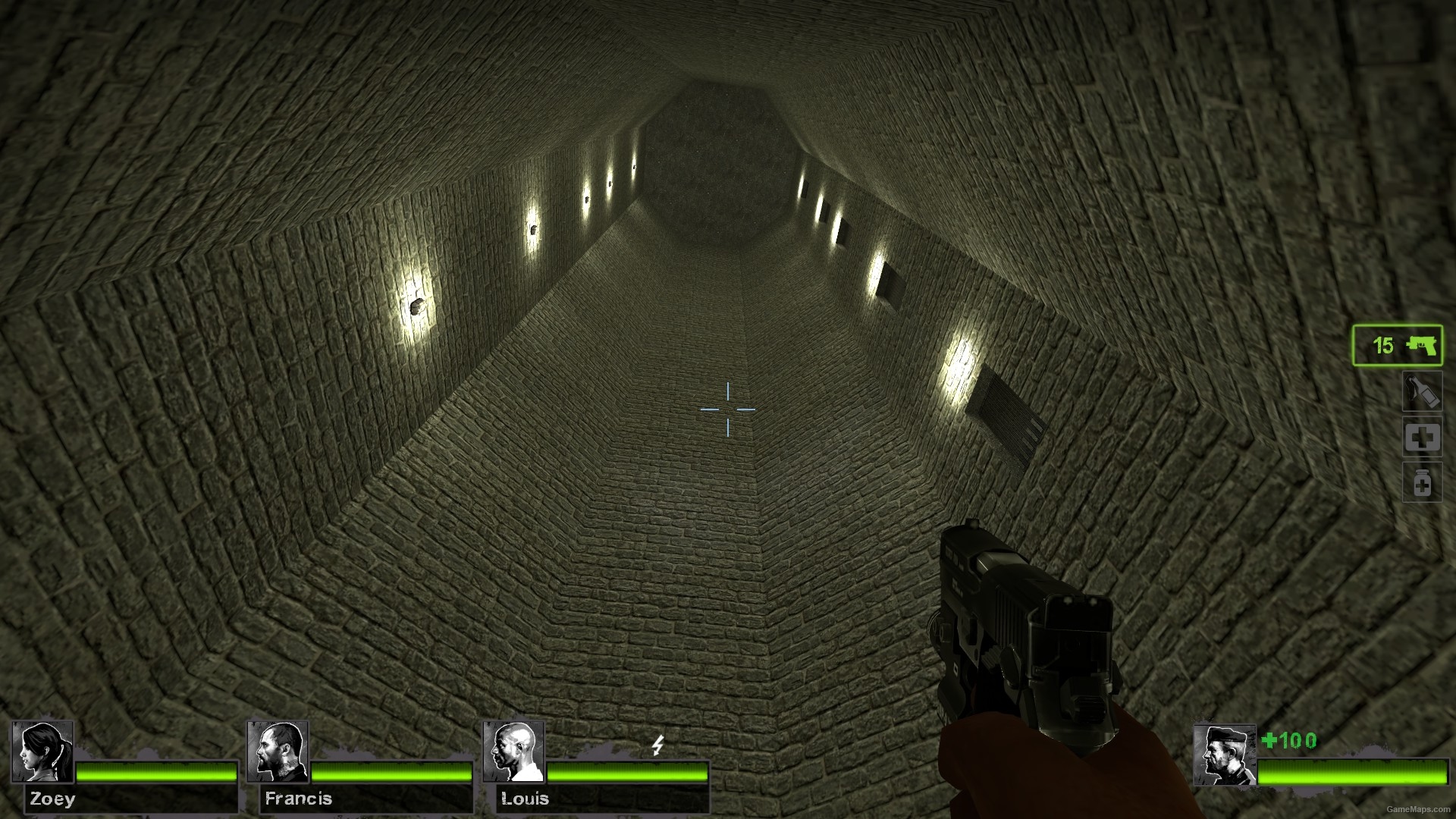Click Zoey's teammate portrait

(42, 752)
